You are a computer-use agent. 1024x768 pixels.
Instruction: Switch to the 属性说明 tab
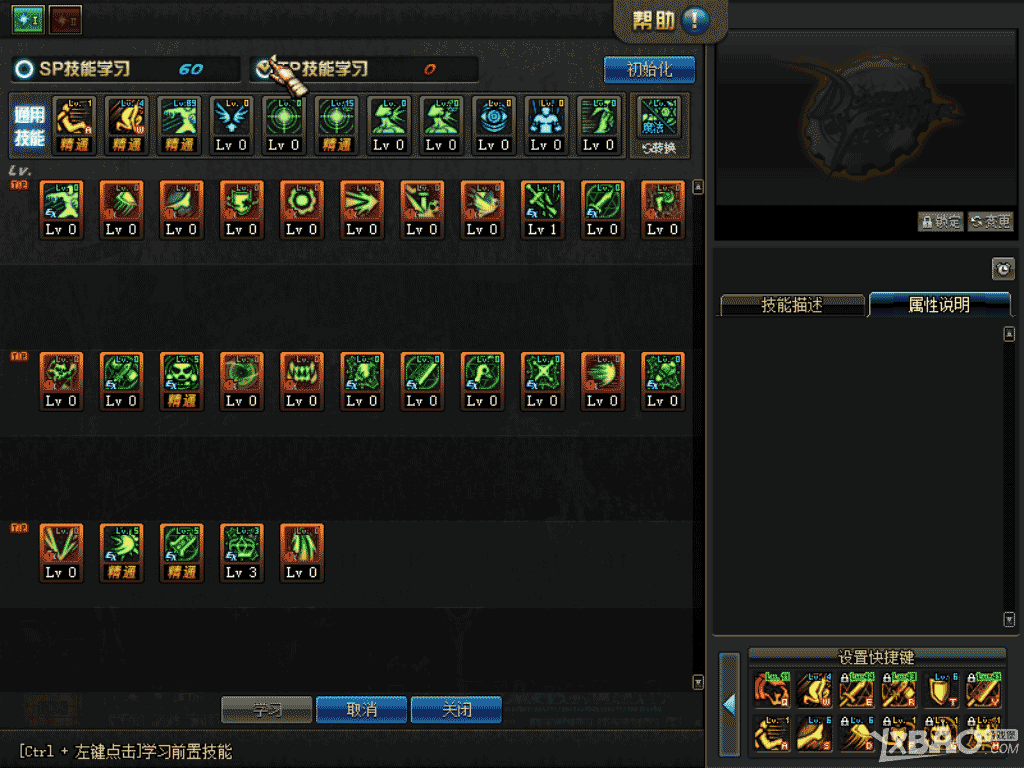[x=938, y=305]
